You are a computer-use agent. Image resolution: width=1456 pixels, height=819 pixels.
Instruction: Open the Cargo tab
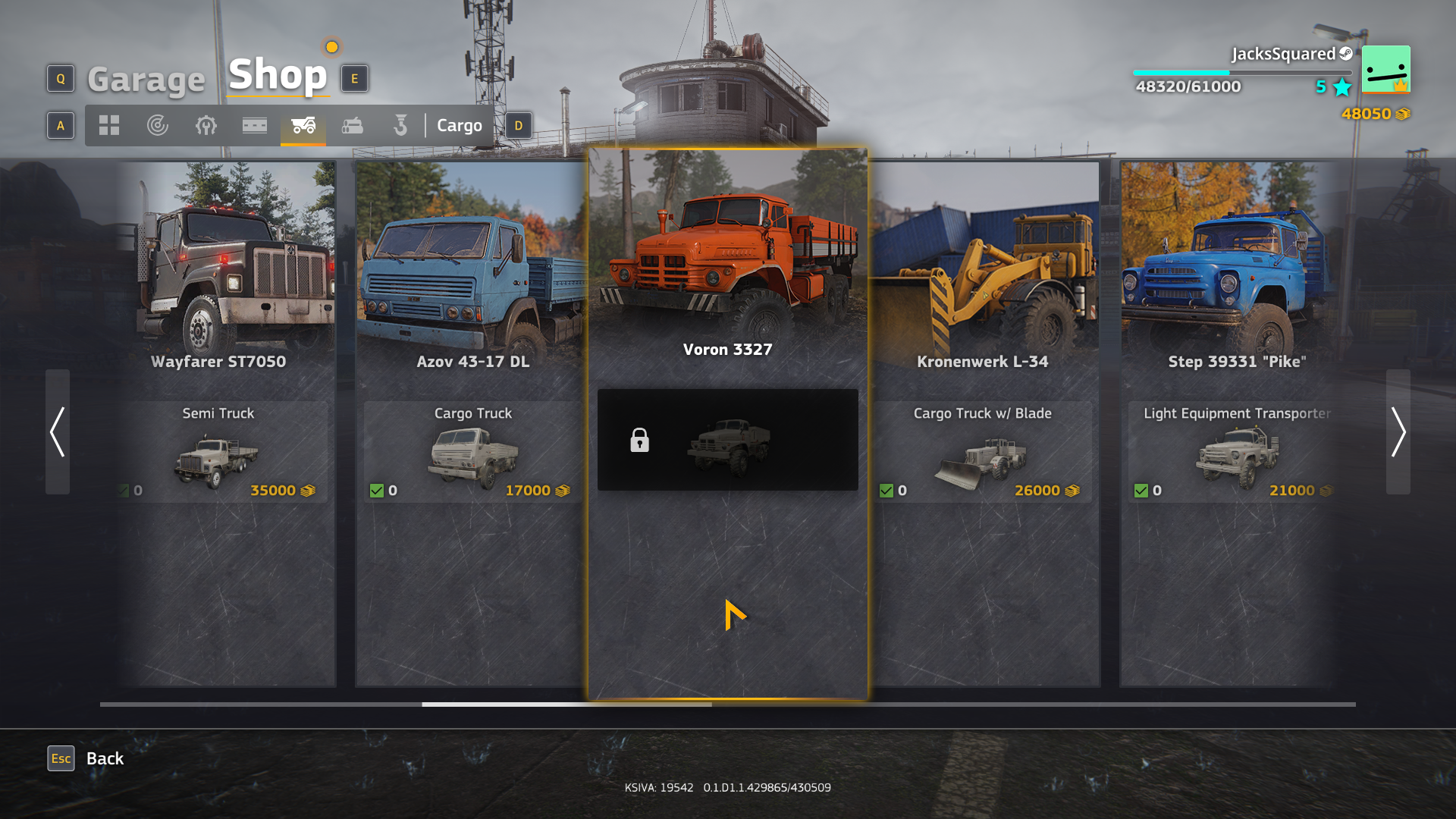coord(459,125)
